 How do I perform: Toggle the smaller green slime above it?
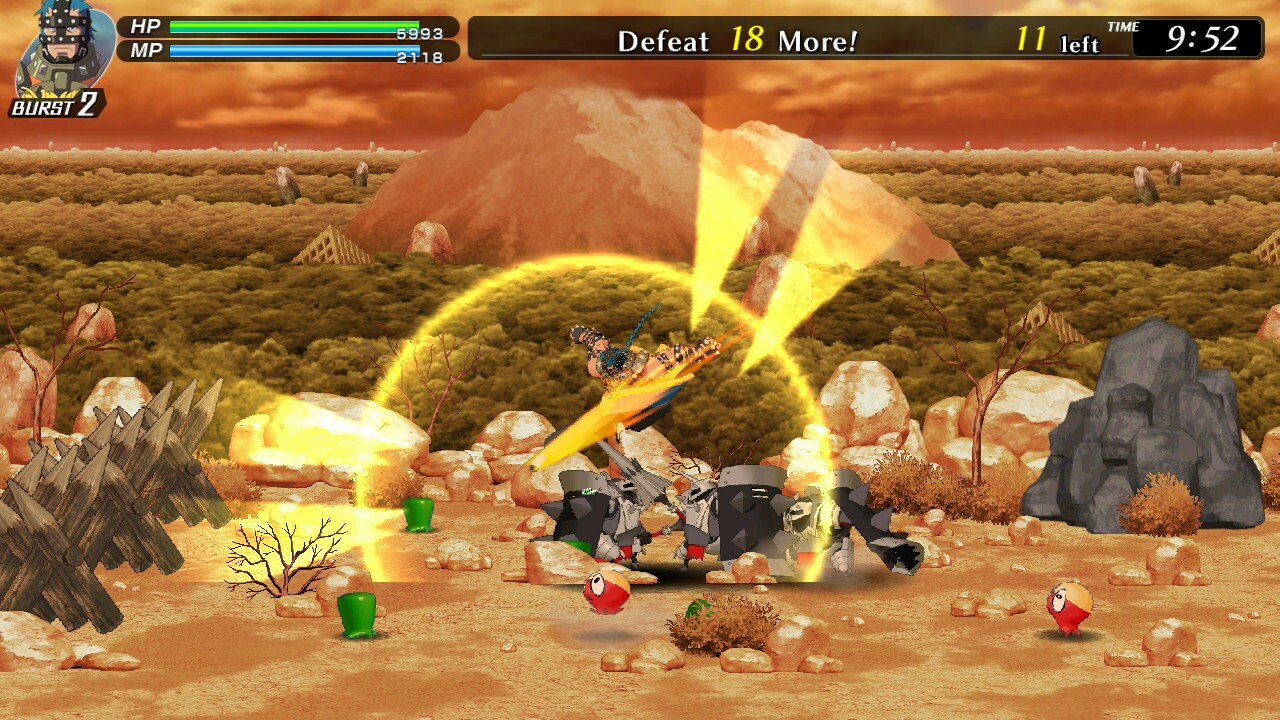point(417,516)
